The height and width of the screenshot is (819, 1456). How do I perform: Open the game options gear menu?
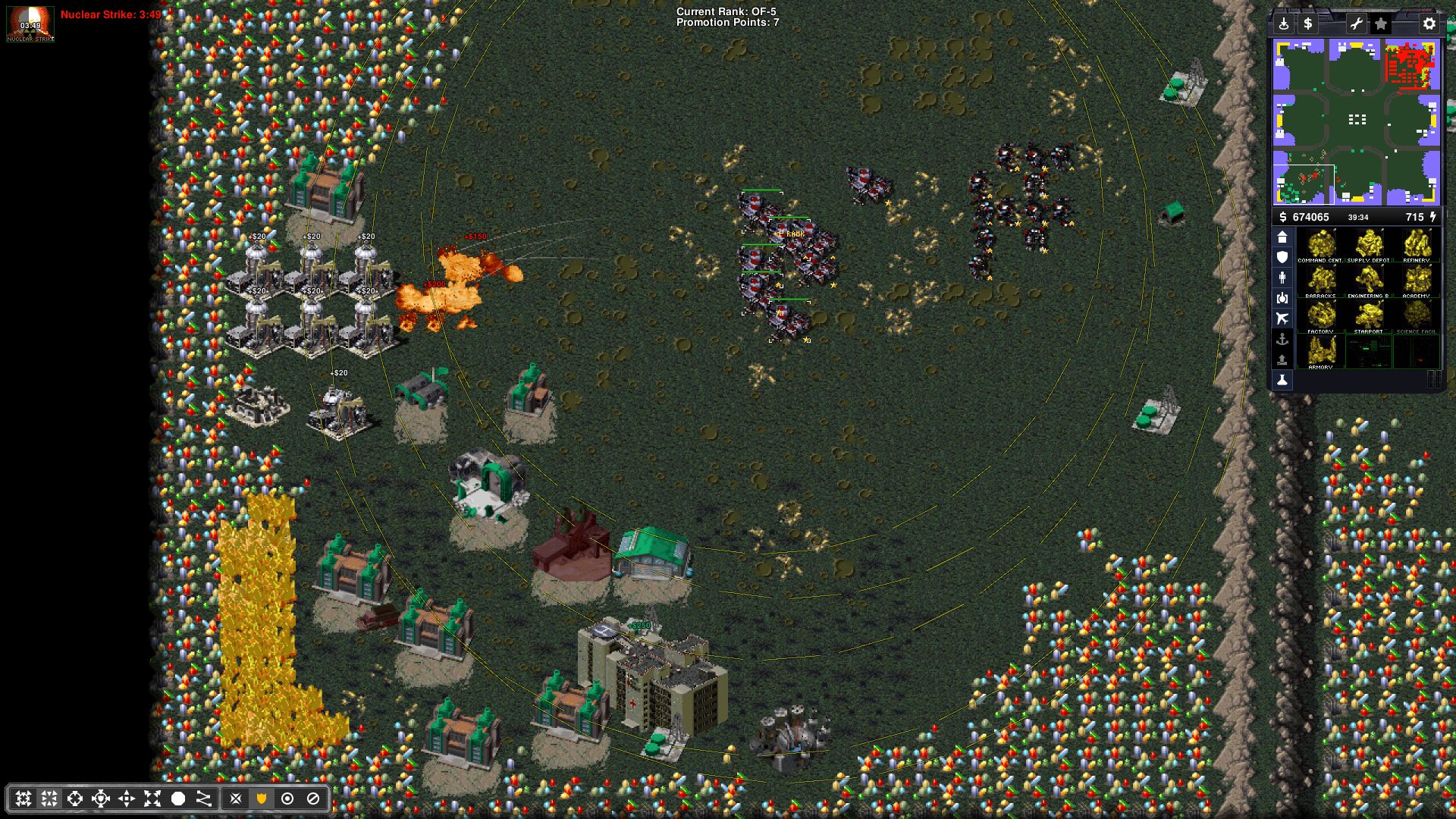1429,24
